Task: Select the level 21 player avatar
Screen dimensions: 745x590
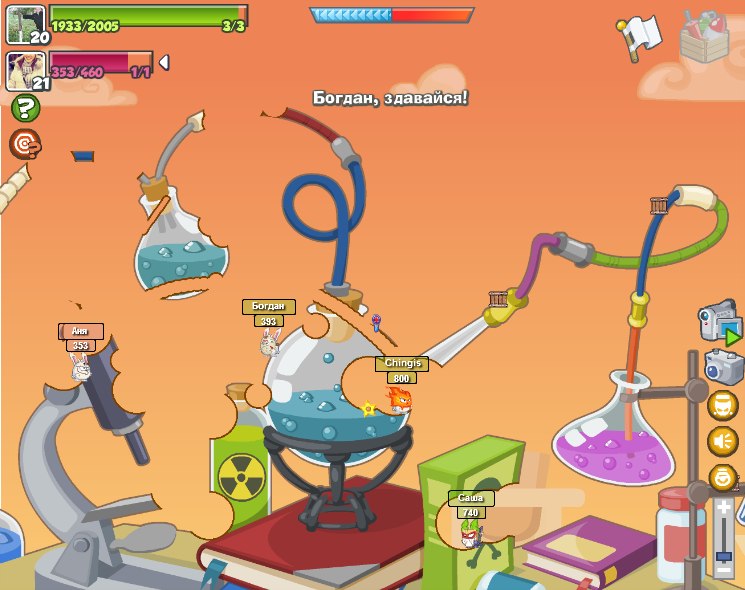Action: (x=25, y=71)
